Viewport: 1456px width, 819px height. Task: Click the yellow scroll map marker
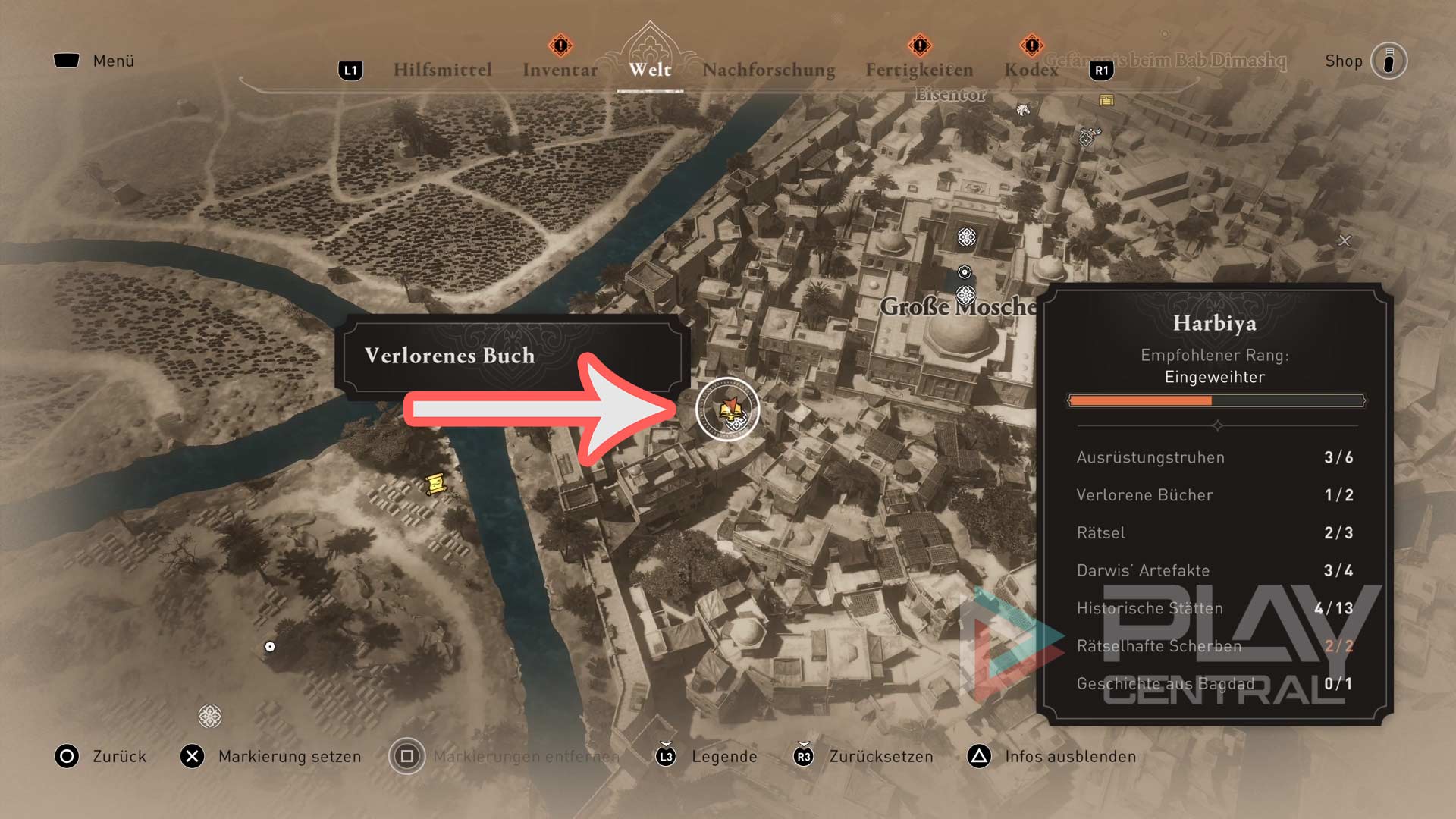pos(435,483)
